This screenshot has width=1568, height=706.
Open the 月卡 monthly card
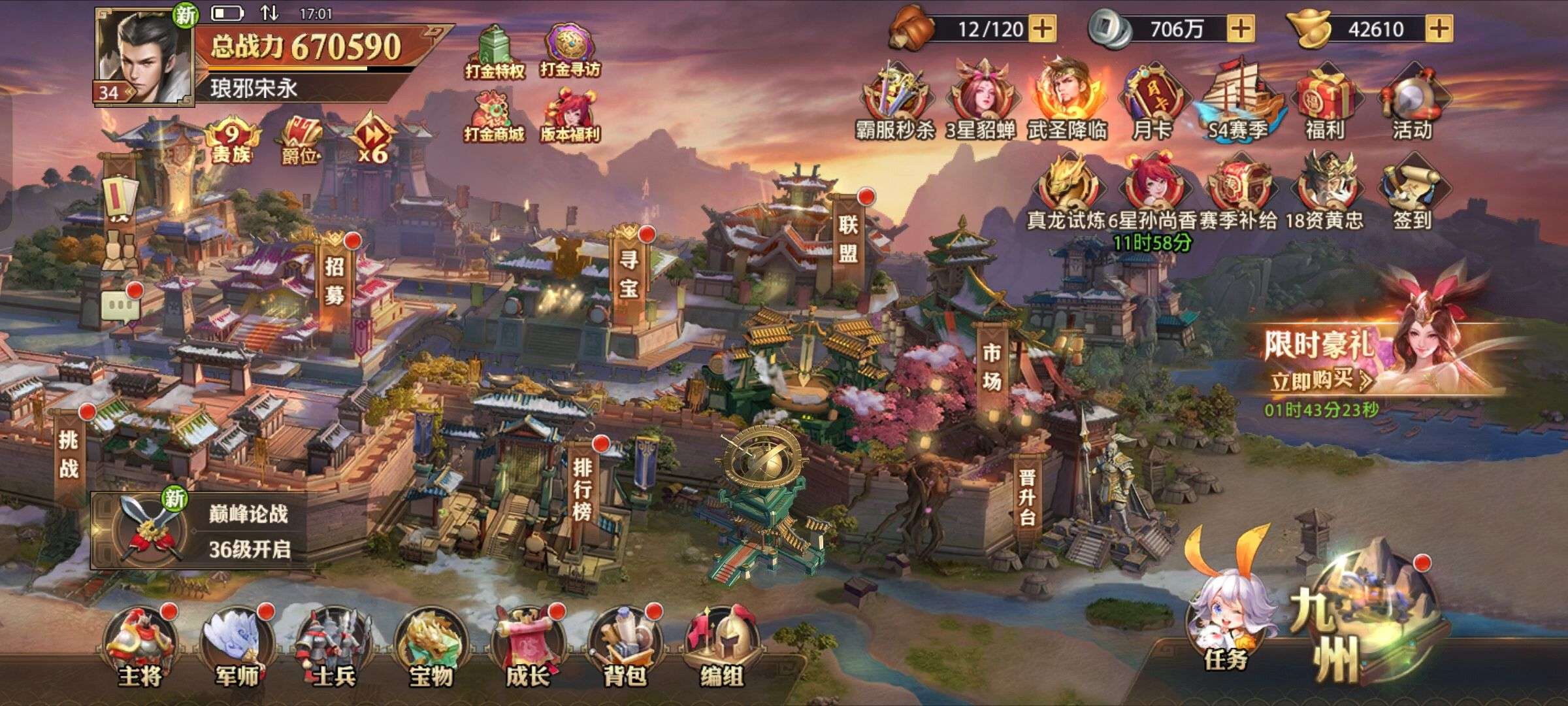(x=1151, y=101)
